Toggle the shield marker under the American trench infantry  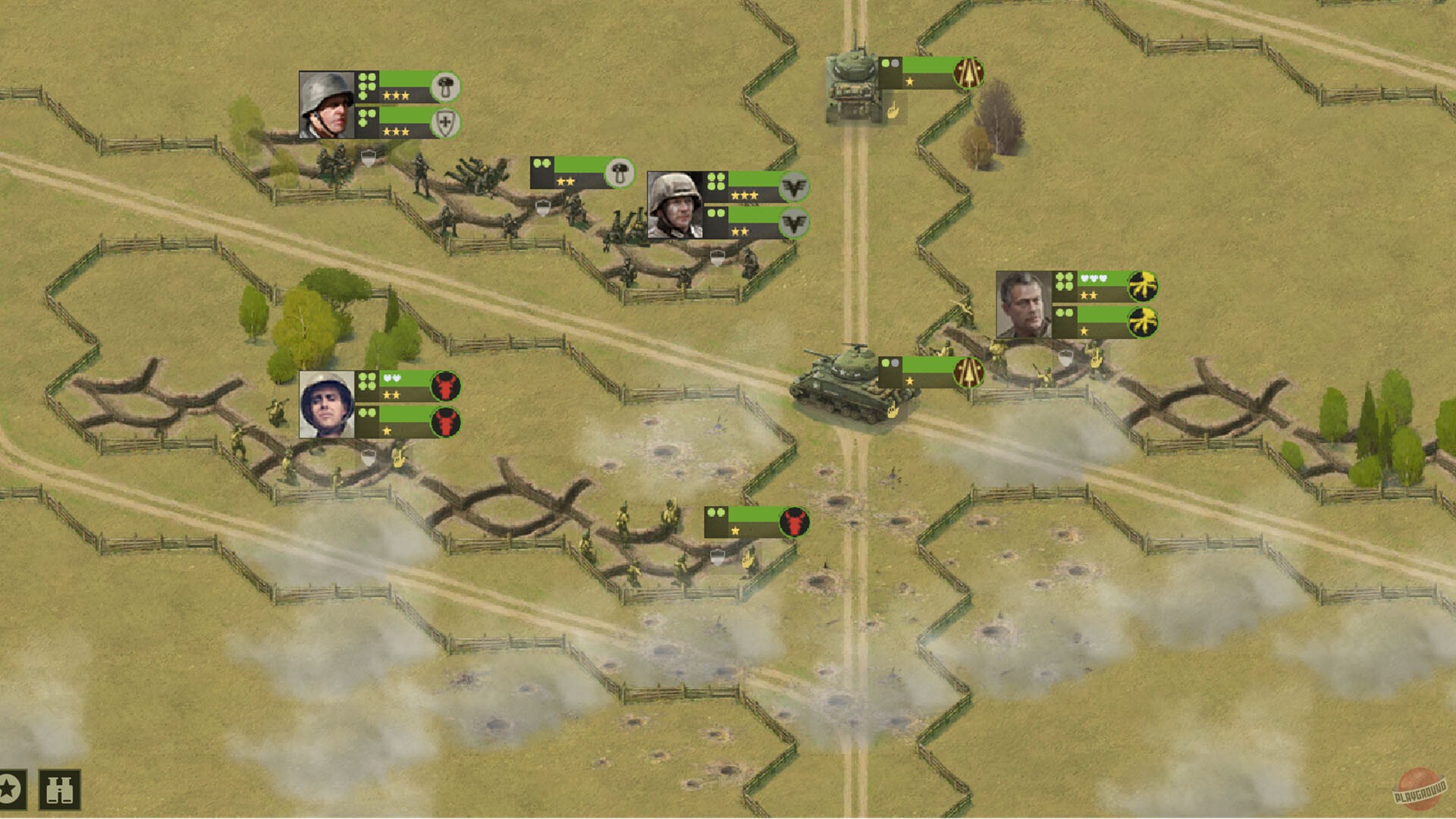coord(369,455)
